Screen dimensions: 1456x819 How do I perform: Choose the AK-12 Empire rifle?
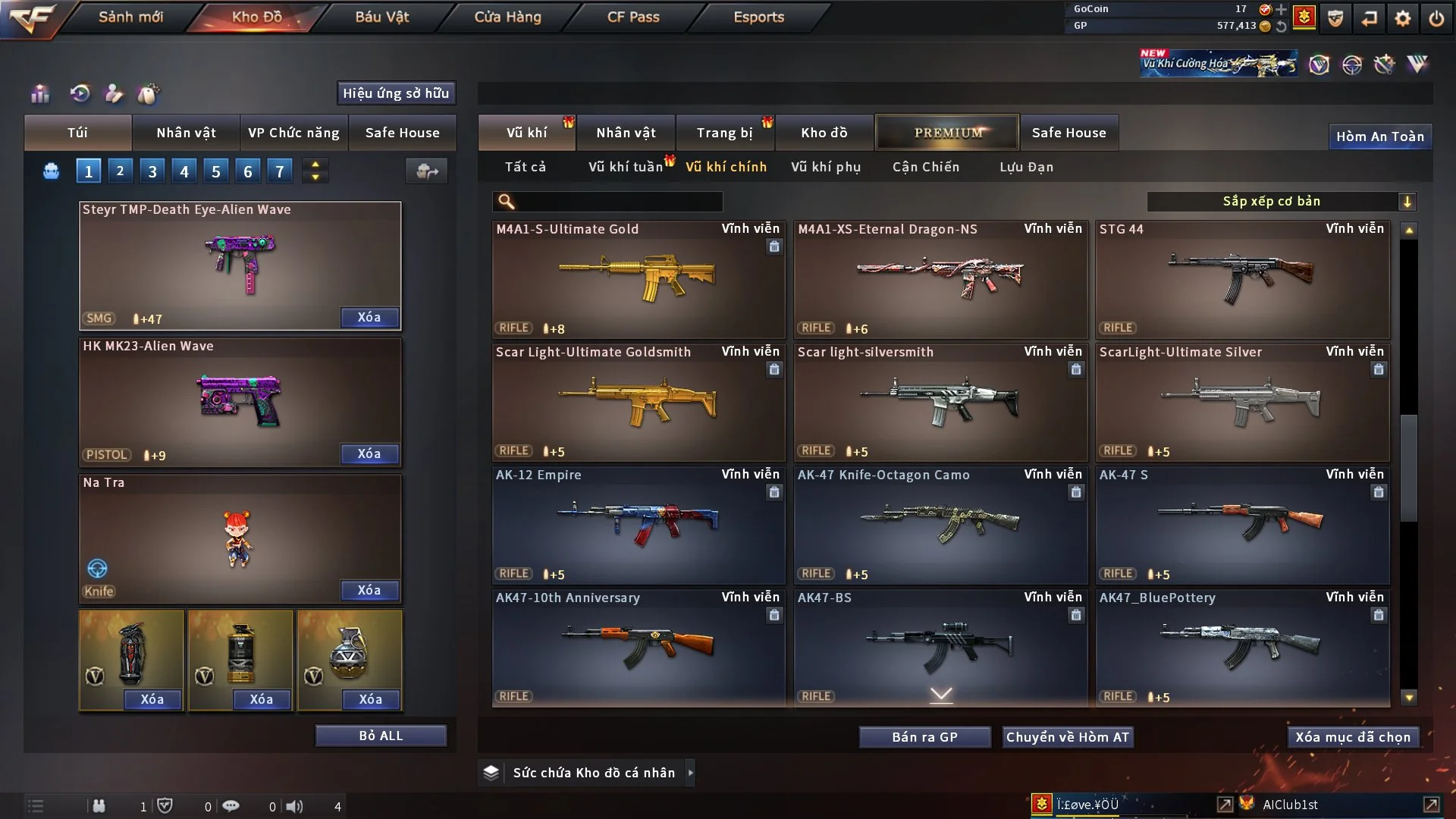[x=638, y=525]
